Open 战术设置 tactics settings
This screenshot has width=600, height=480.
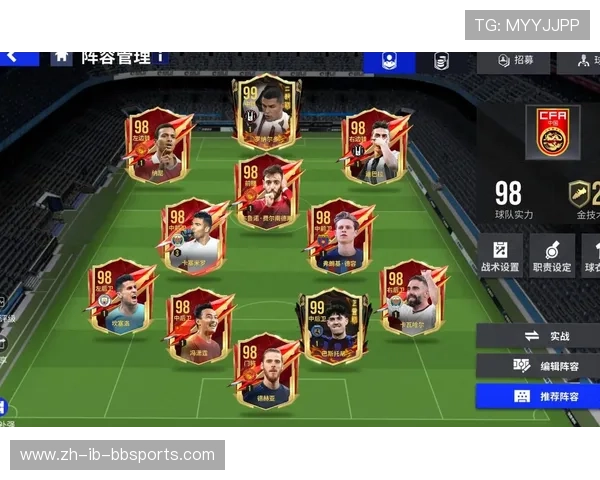coord(500,256)
